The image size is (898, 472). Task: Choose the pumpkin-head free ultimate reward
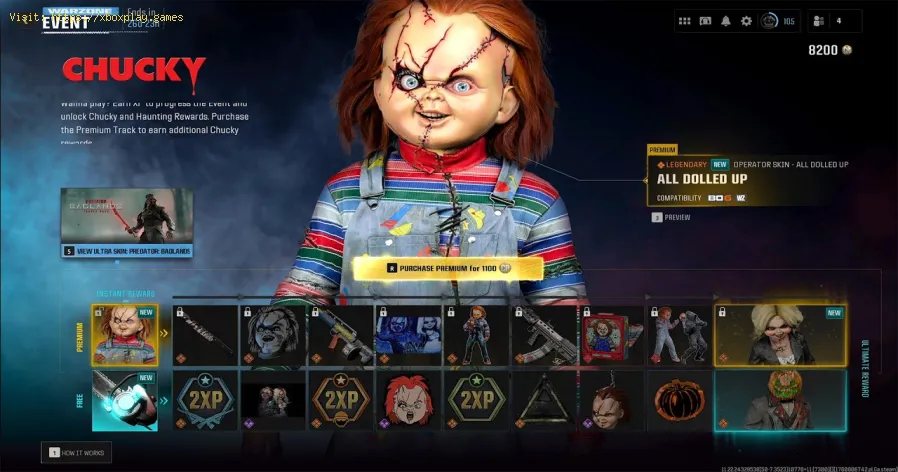click(x=779, y=400)
